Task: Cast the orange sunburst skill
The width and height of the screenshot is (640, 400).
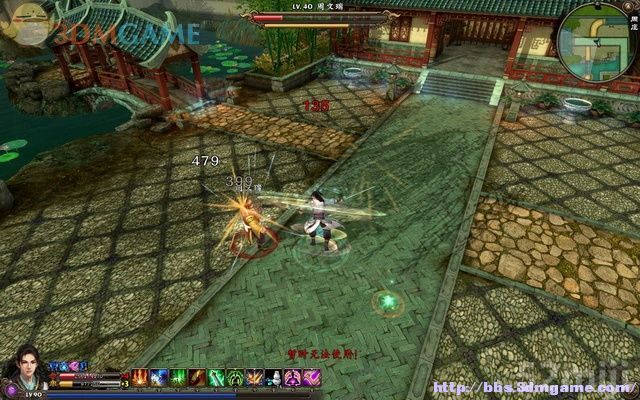Action: [x=254, y=377]
